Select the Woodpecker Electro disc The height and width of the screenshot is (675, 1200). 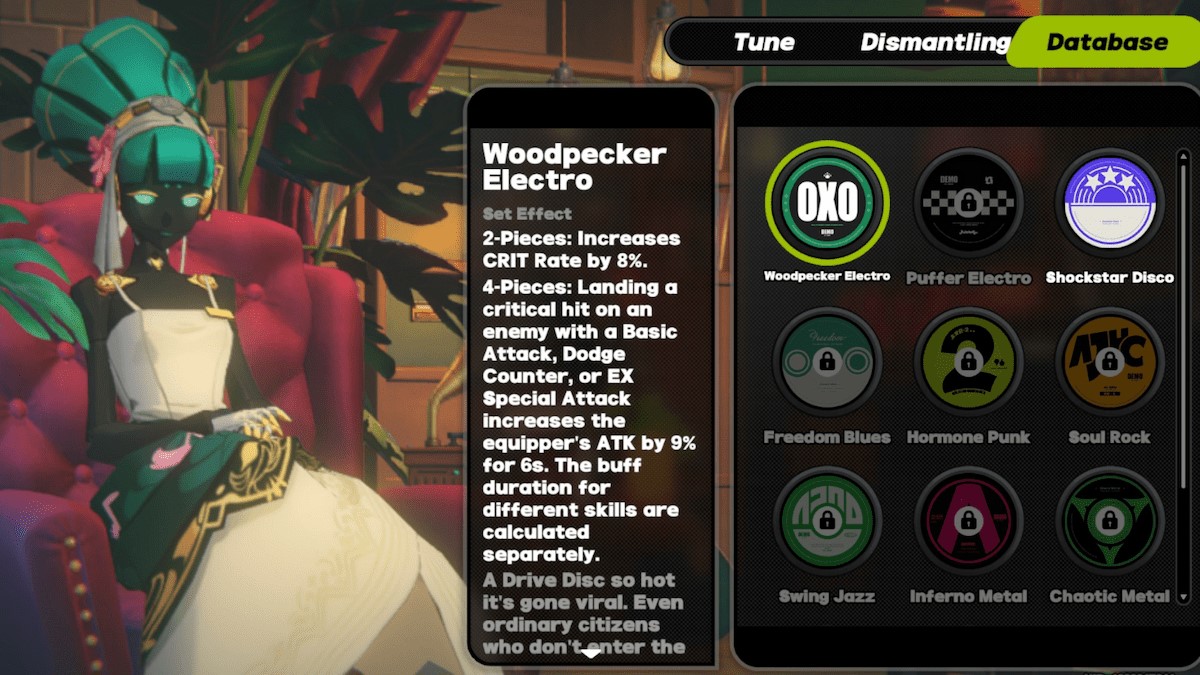pos(827,204)
